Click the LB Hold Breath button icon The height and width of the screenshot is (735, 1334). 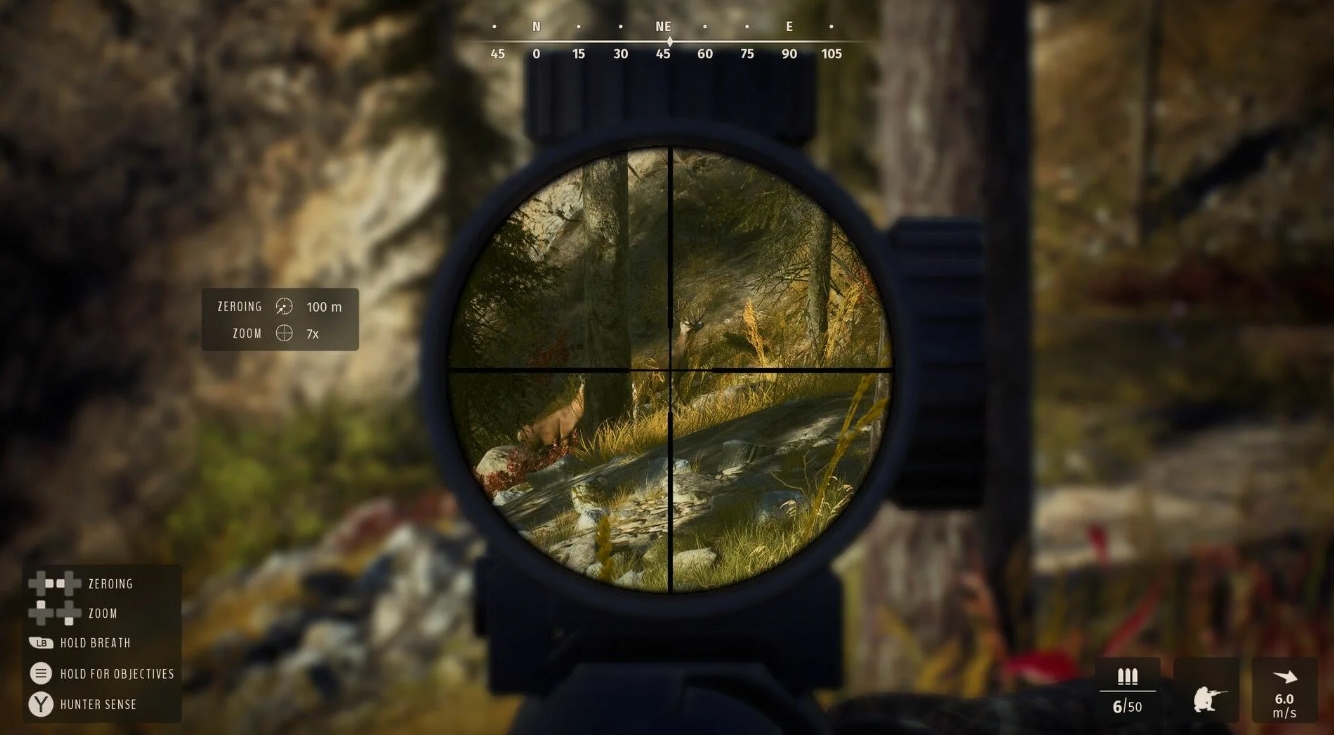point(40,643)
